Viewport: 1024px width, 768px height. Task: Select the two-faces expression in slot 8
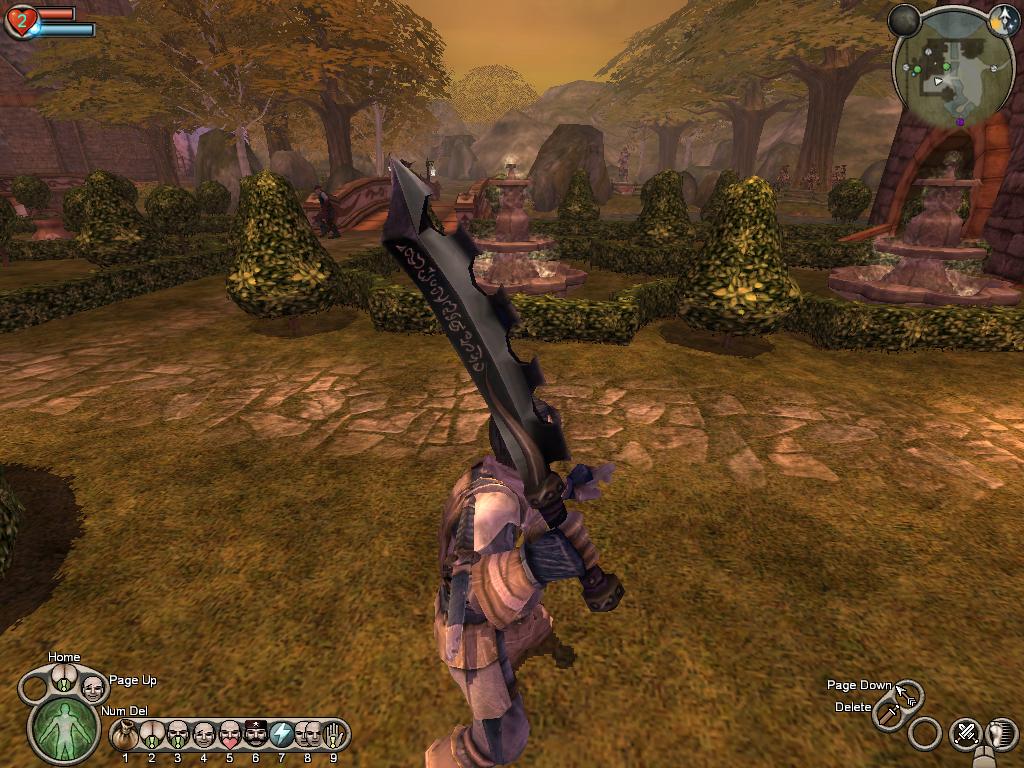coord(308,735)
